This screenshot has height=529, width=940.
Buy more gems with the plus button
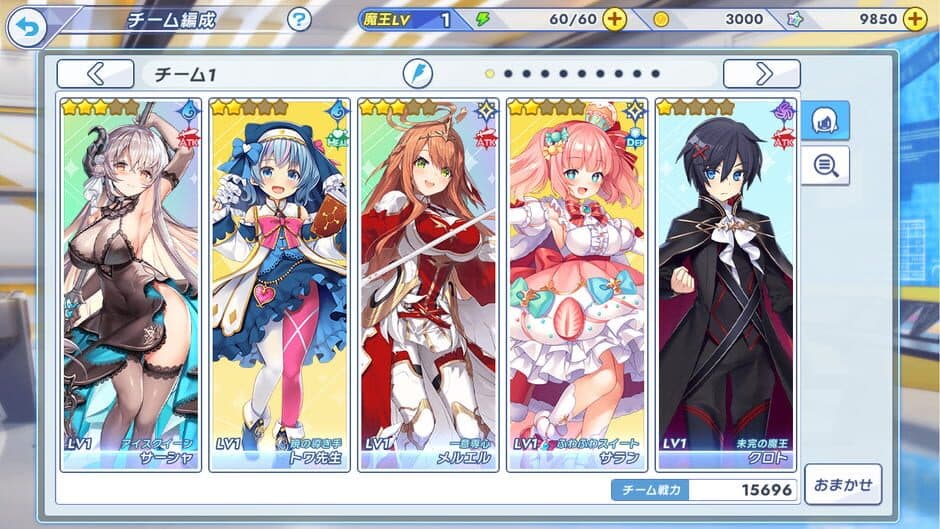click(914, 19)
